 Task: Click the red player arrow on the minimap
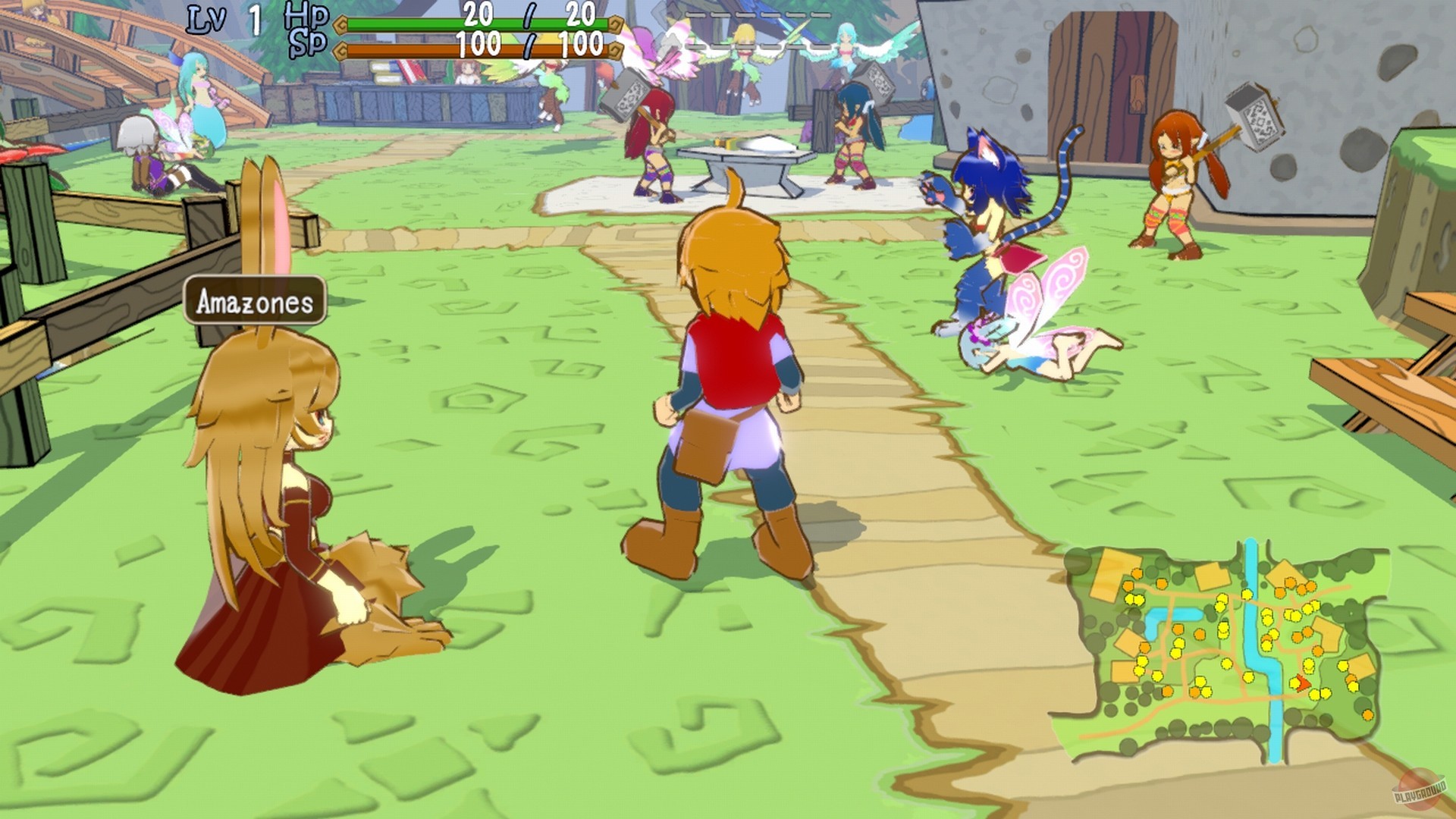point(1302,682)
